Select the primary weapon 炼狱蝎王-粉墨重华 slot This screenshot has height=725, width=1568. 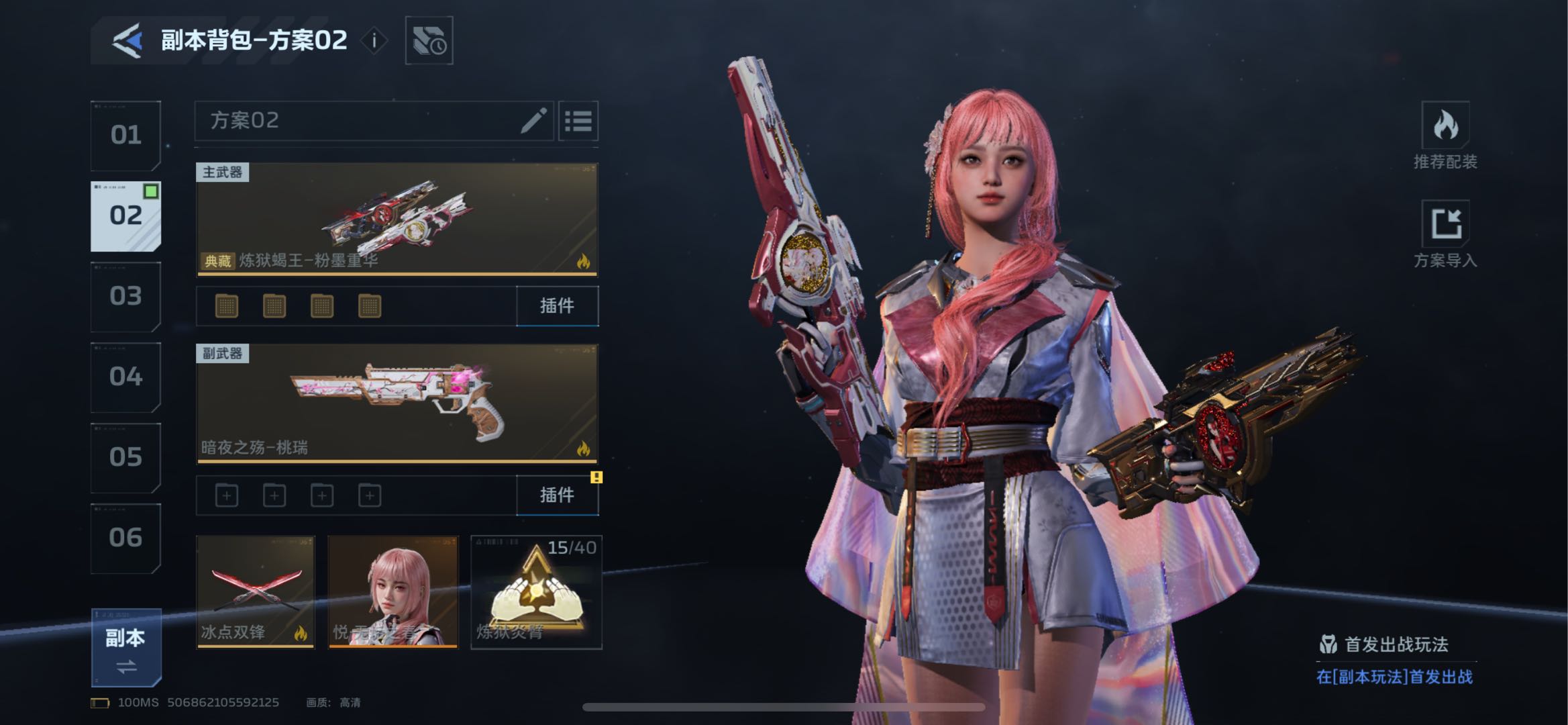click(x=397, y=220)
